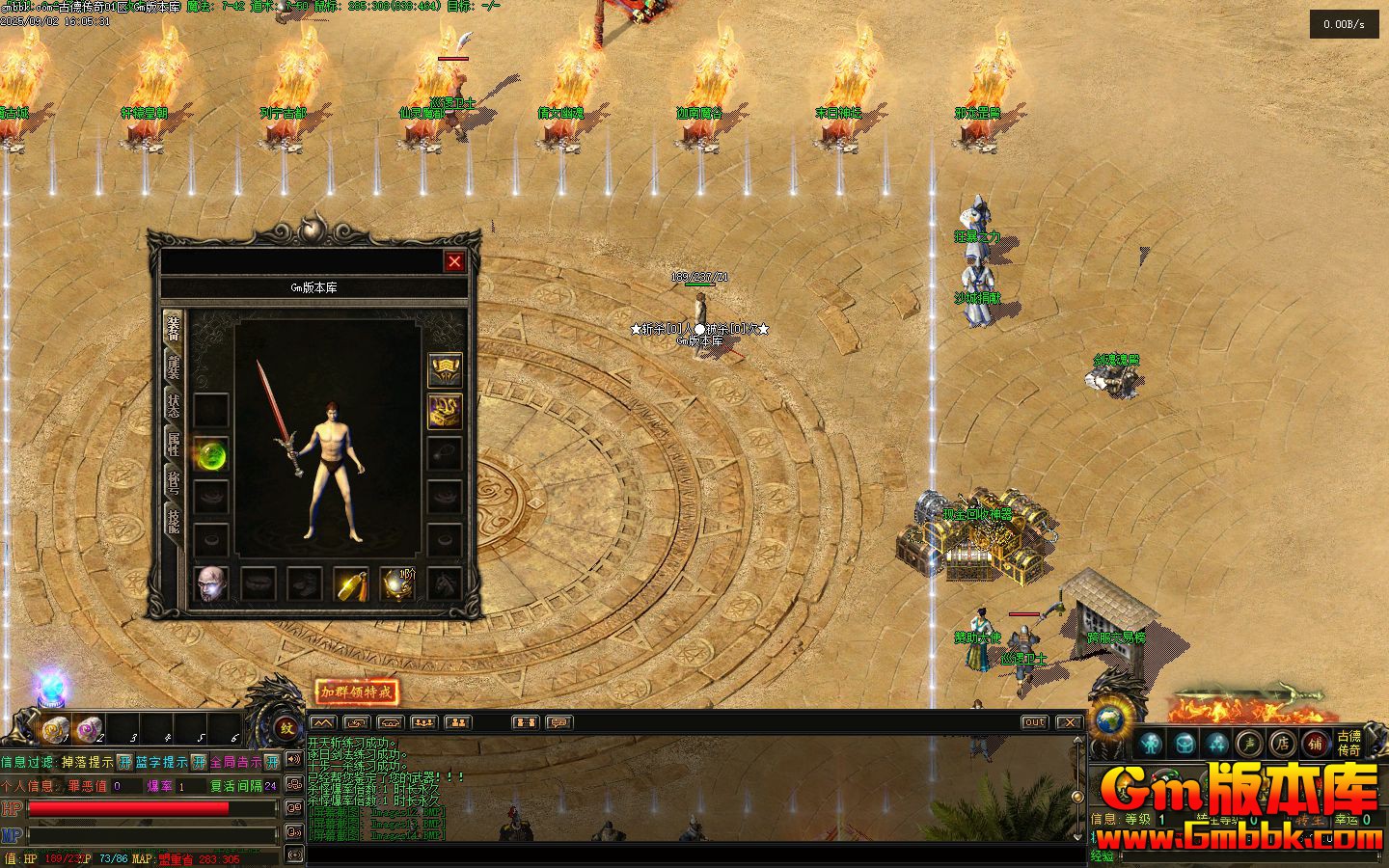
Task: Click the round 纹 medallion button
Action: pyautogui.click(x=286, y=728)
